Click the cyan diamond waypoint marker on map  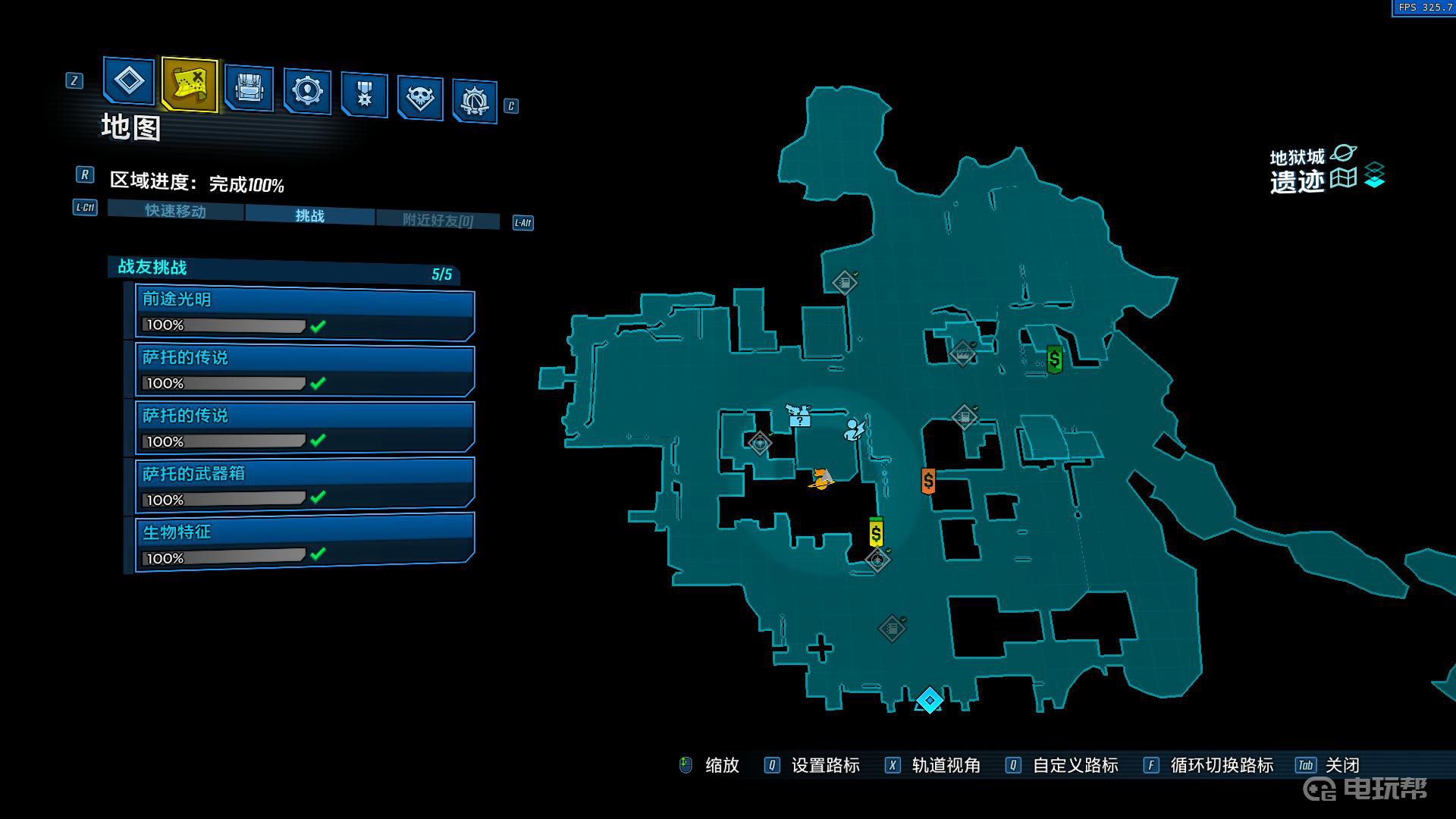click(930, 700)
